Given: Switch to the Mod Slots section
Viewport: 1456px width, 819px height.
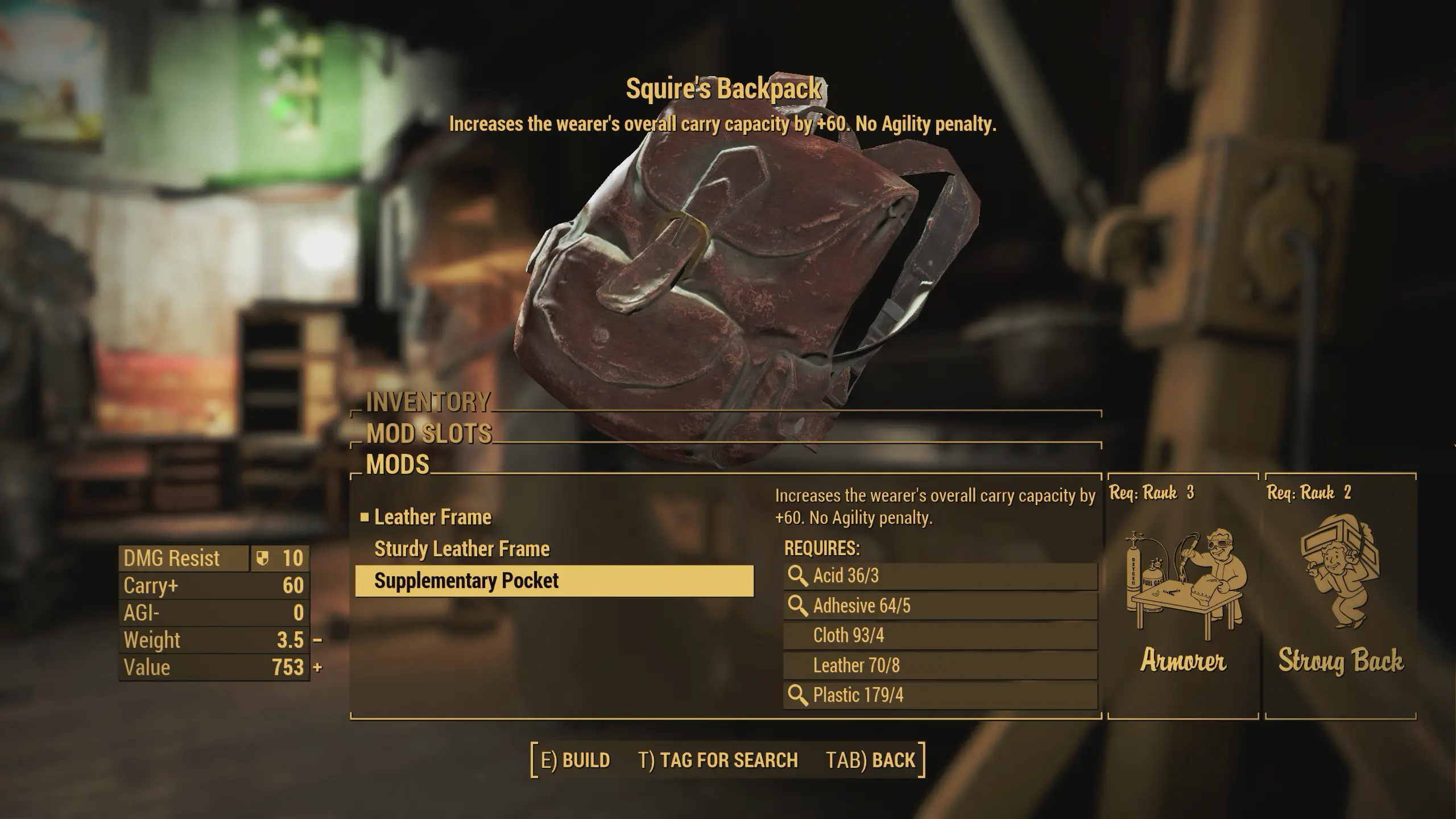Looking at the screenshot, I should [x=429, y=434].
